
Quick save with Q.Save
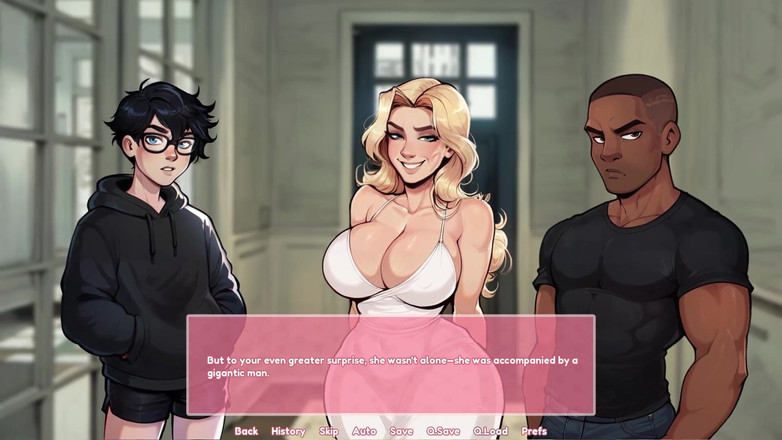click(443, 431)
